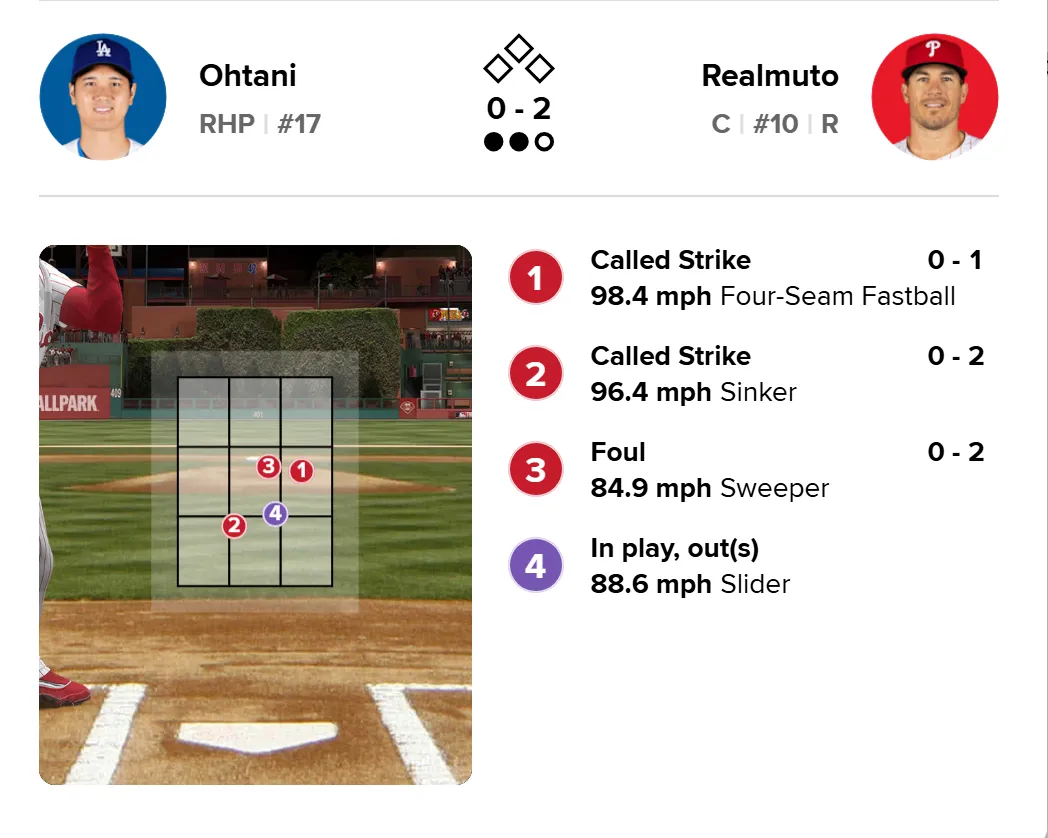The width and height of the screenshot is (1048, 838).
Task: Show the 88.6 mph Slider in-play row
Action: [746, 566]
